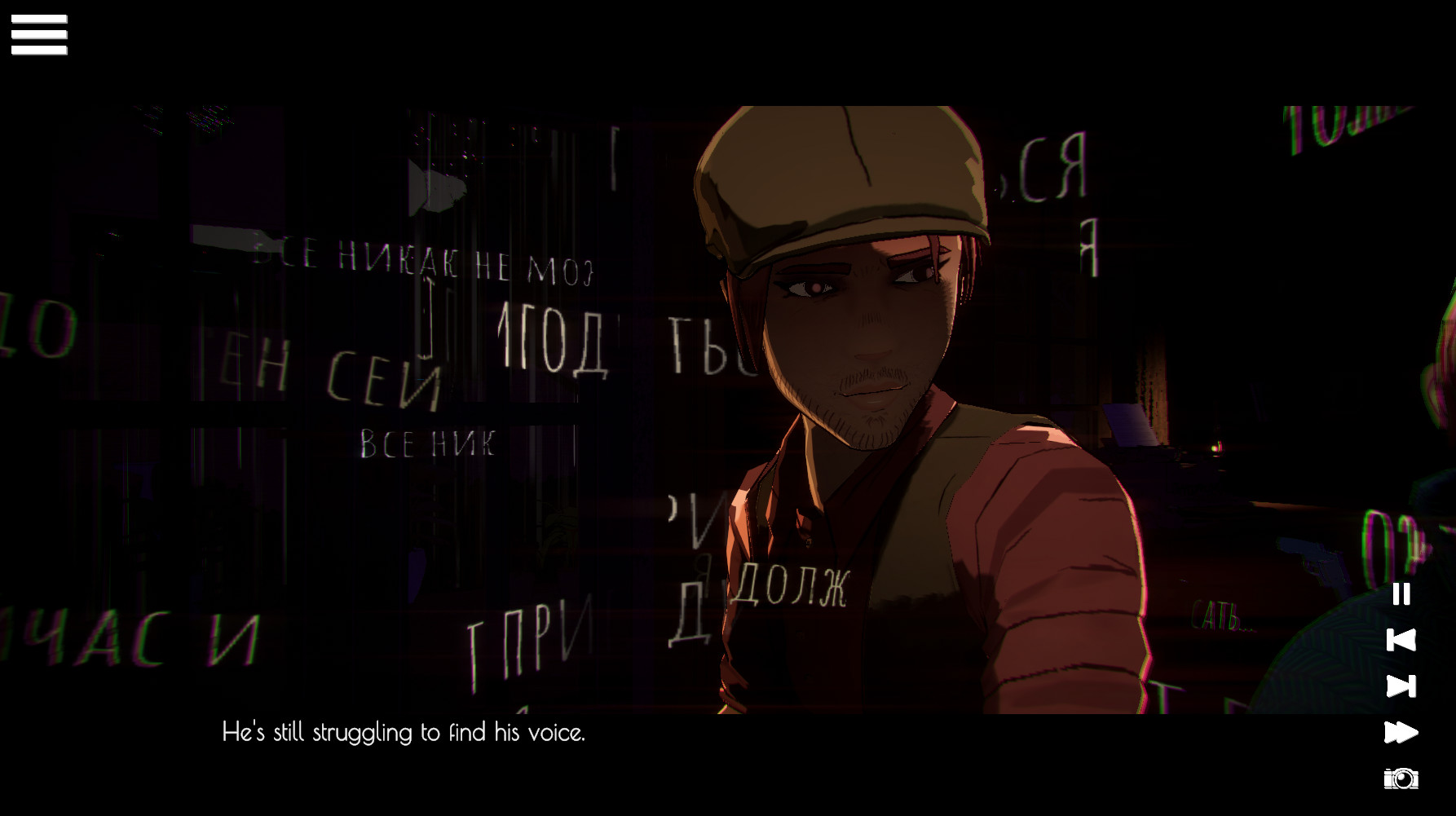This screenshot has height=816, width=1456.
Task: Open the in-game menu at top left
Action: [x=39, y=34]
